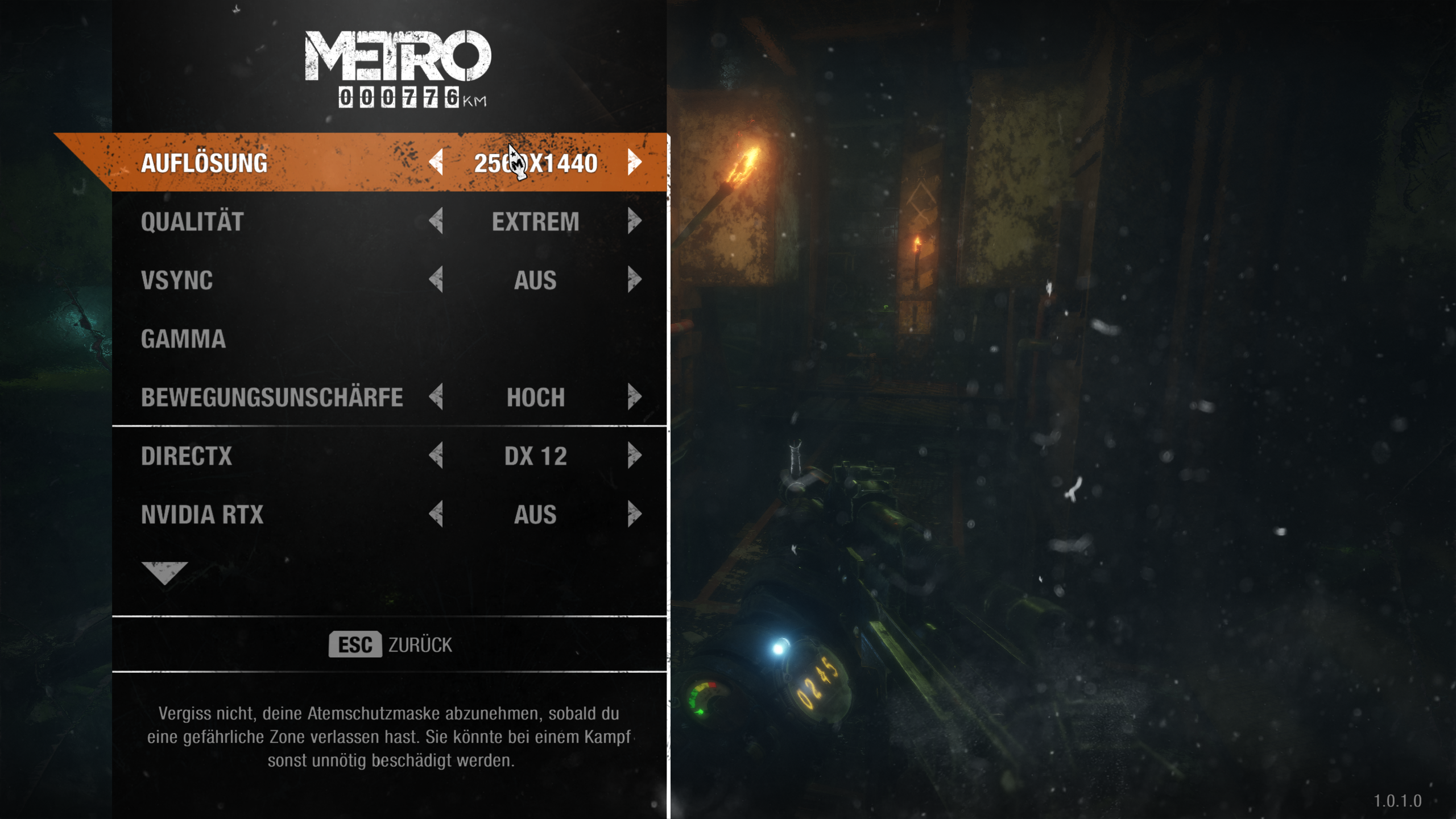Image resolution: width=1456 pixels, height=819 pixels.
Task: Click the left arrow next to BEWEGUNGSUNSCHÄRFE
Action: (436, 398)
